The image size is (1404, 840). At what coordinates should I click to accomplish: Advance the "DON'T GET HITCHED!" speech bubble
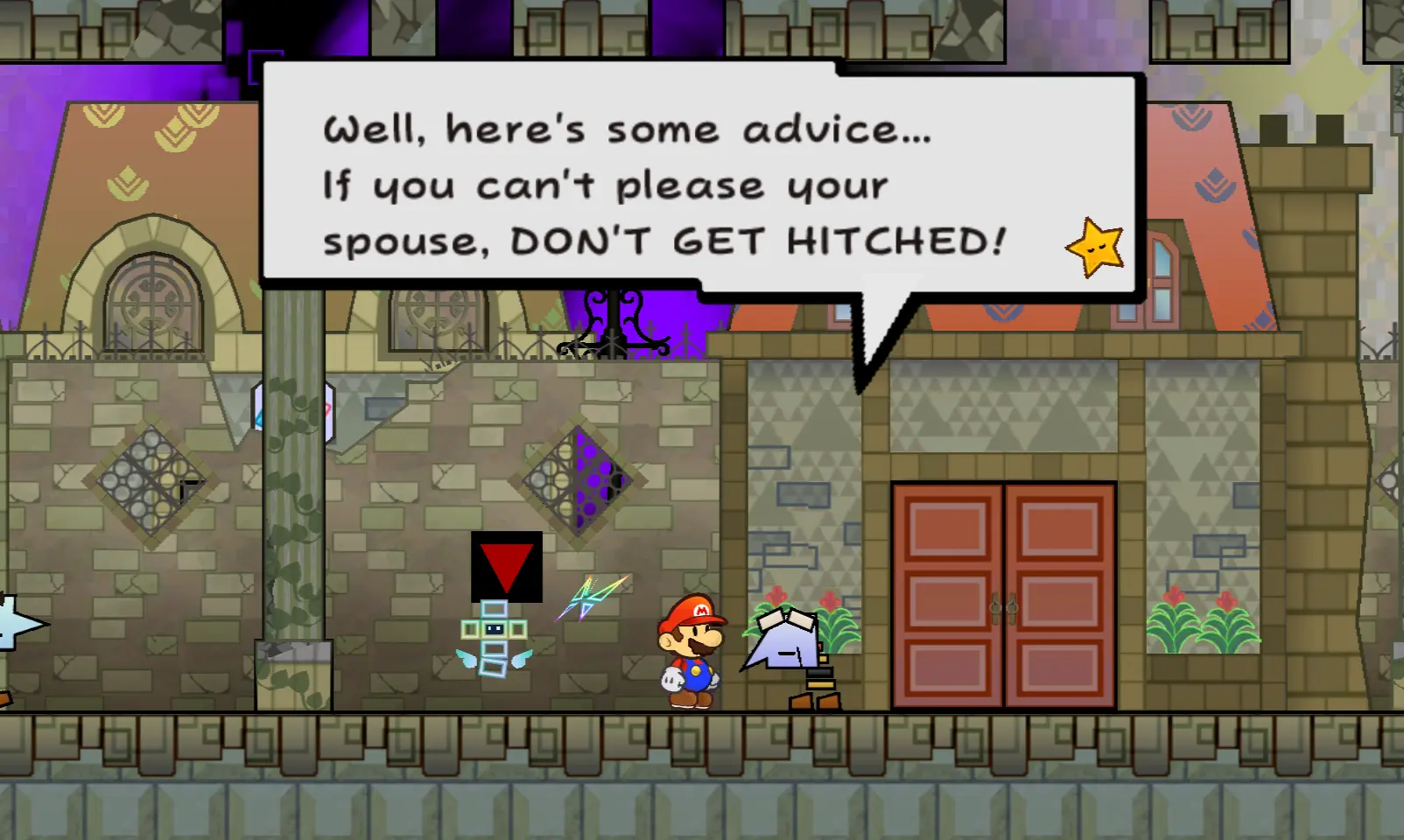pos(665,184)
